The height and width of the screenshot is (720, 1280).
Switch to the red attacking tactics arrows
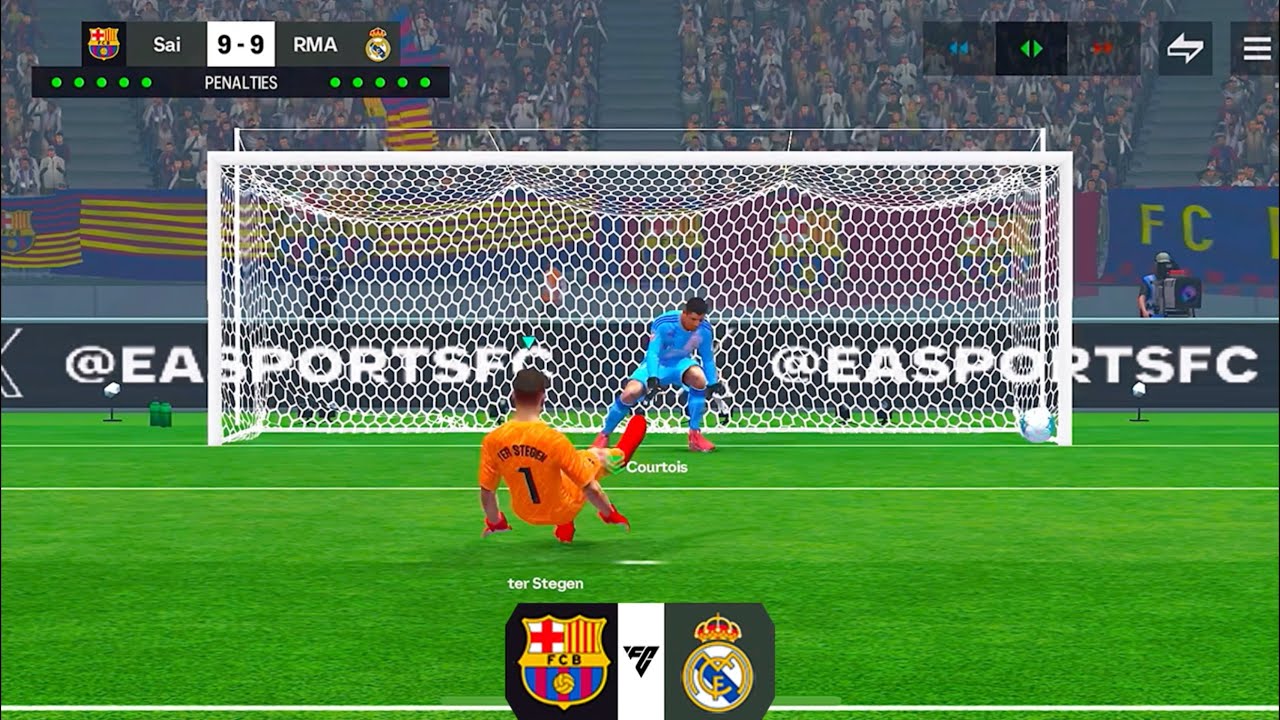coord(1103,48)
